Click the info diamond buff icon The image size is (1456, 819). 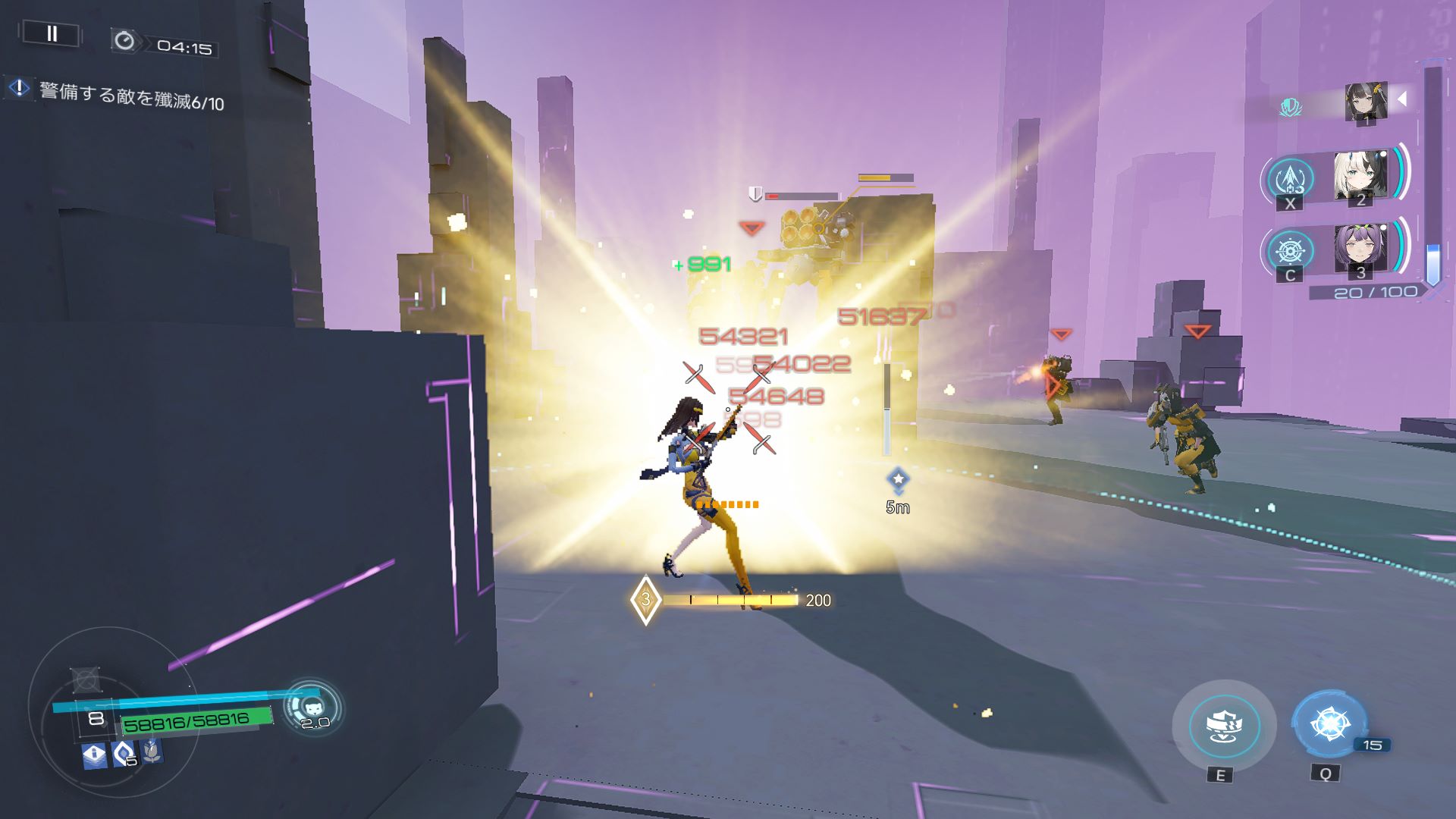tap(94, 755)
